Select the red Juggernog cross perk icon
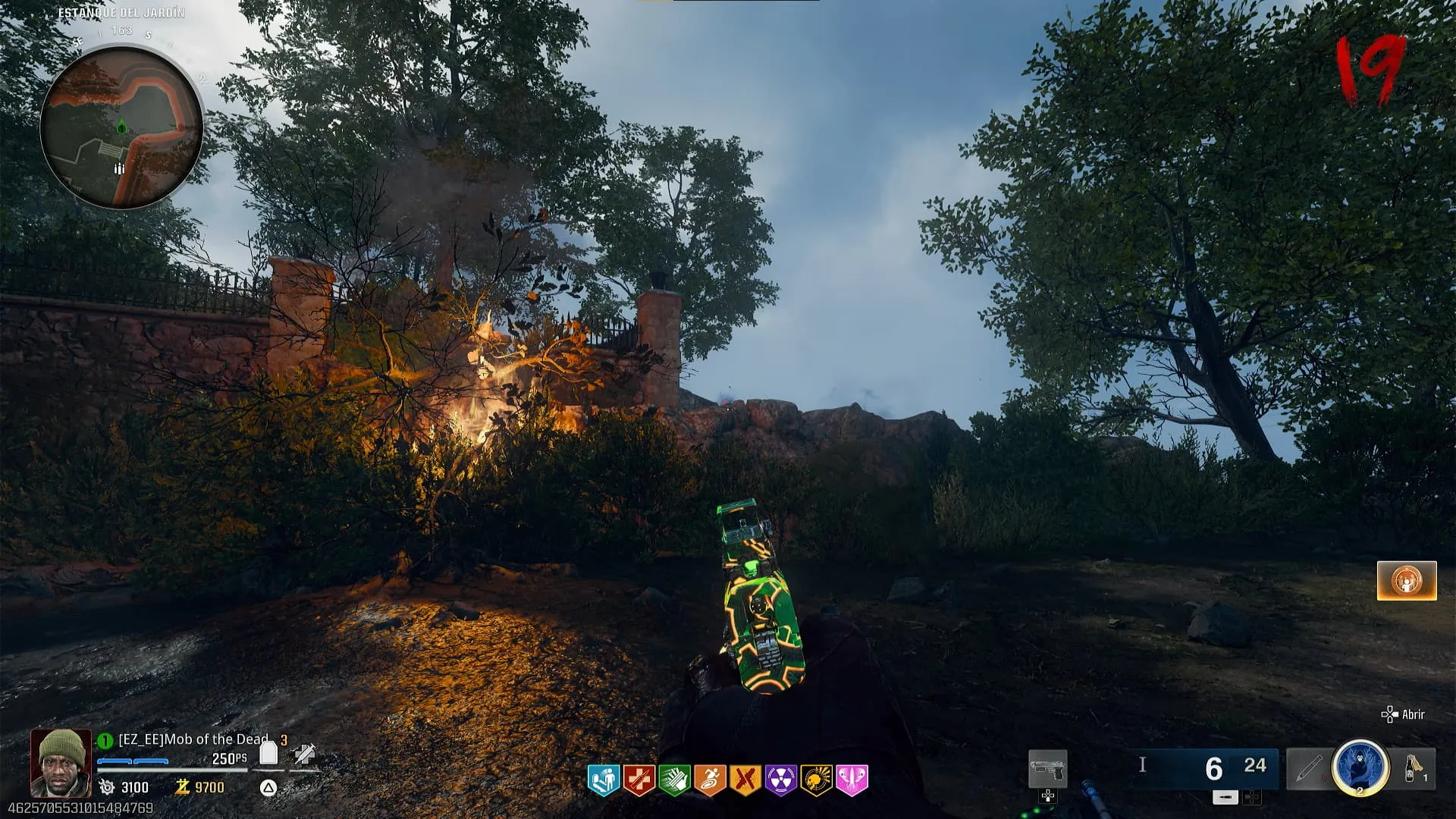 tap(639, 780)
